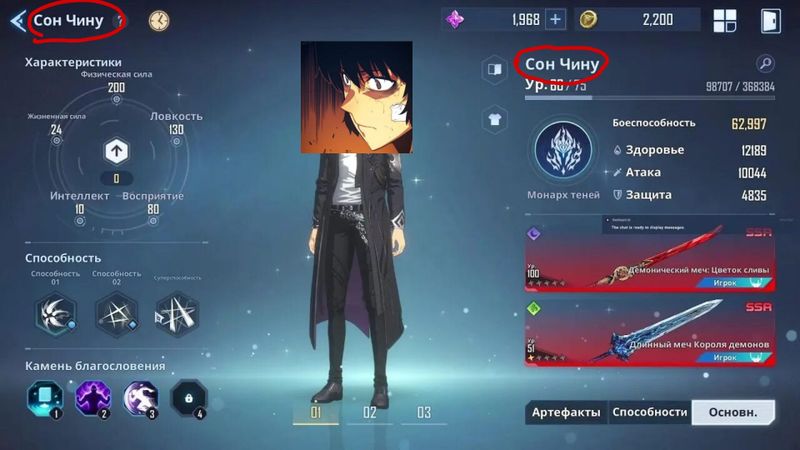Open the Артефакты tab

(565, 412)
